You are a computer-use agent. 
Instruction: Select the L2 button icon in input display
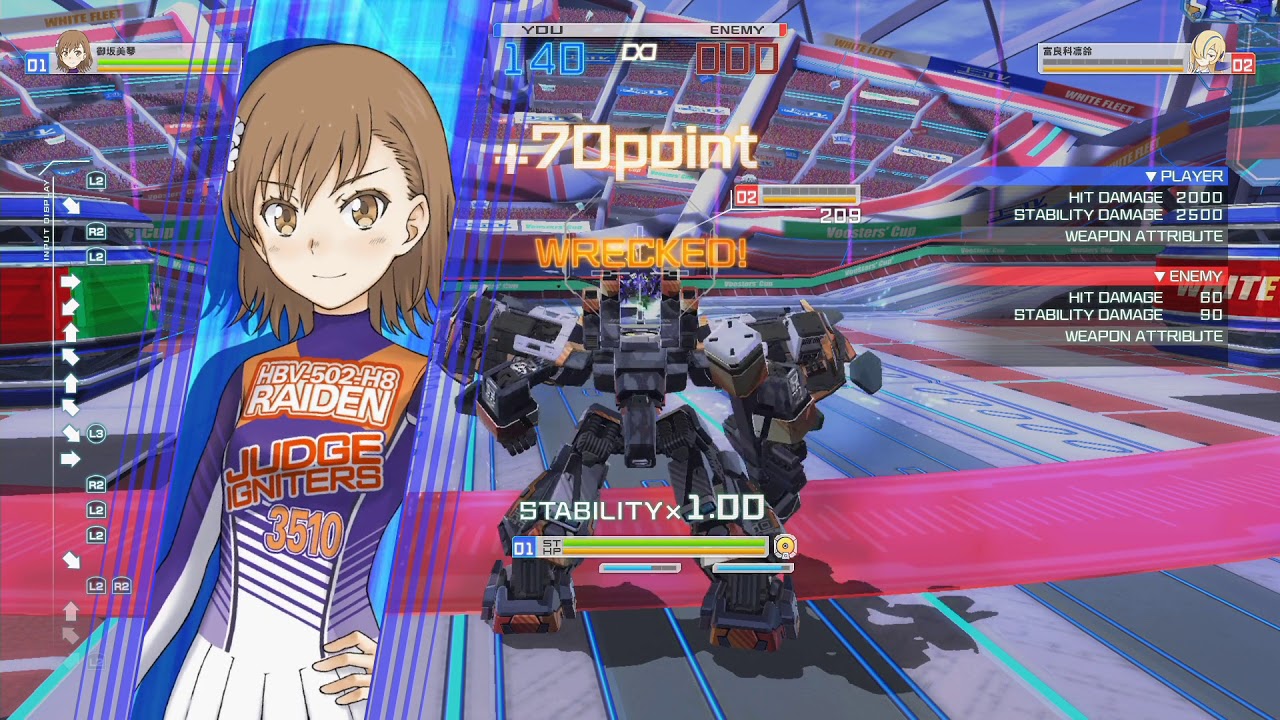[95, 181]
